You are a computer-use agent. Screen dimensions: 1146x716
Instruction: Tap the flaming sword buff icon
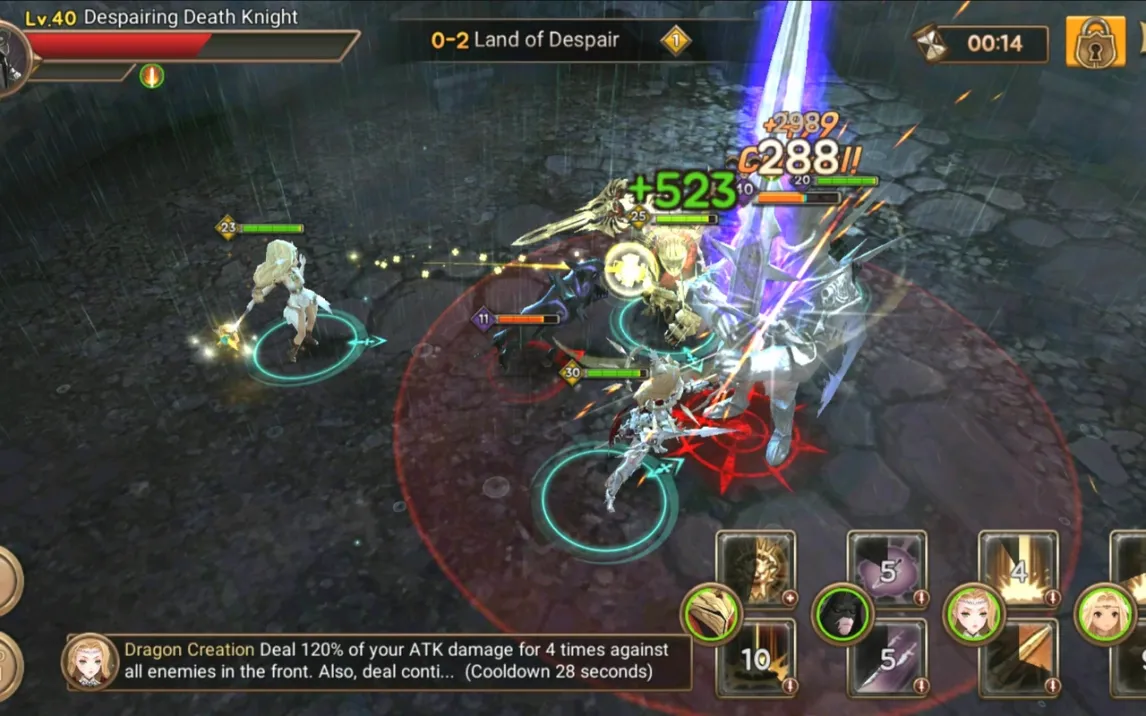point(152,76)
